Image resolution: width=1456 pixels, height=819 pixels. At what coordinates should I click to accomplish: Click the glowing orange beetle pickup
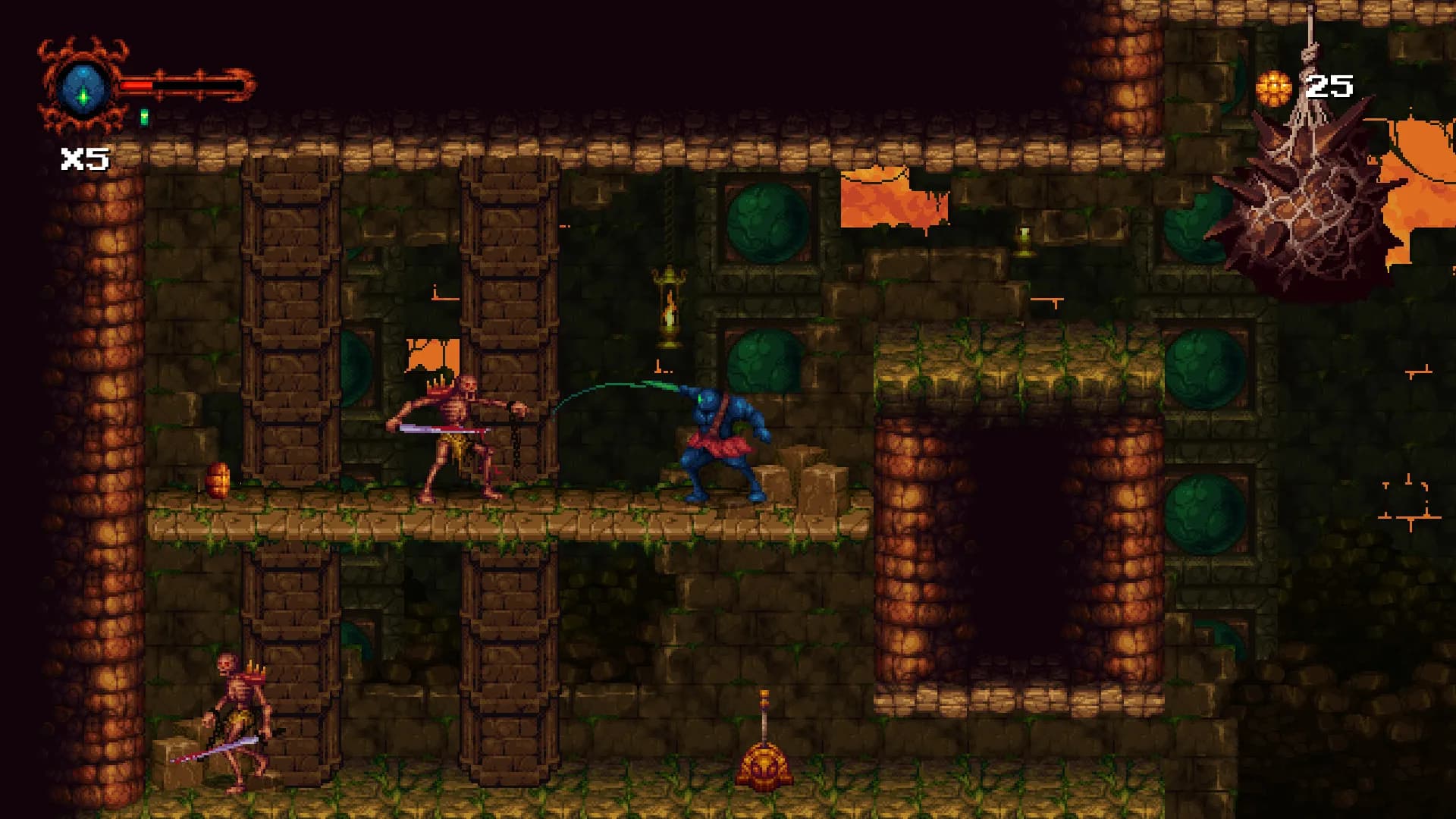216,478
